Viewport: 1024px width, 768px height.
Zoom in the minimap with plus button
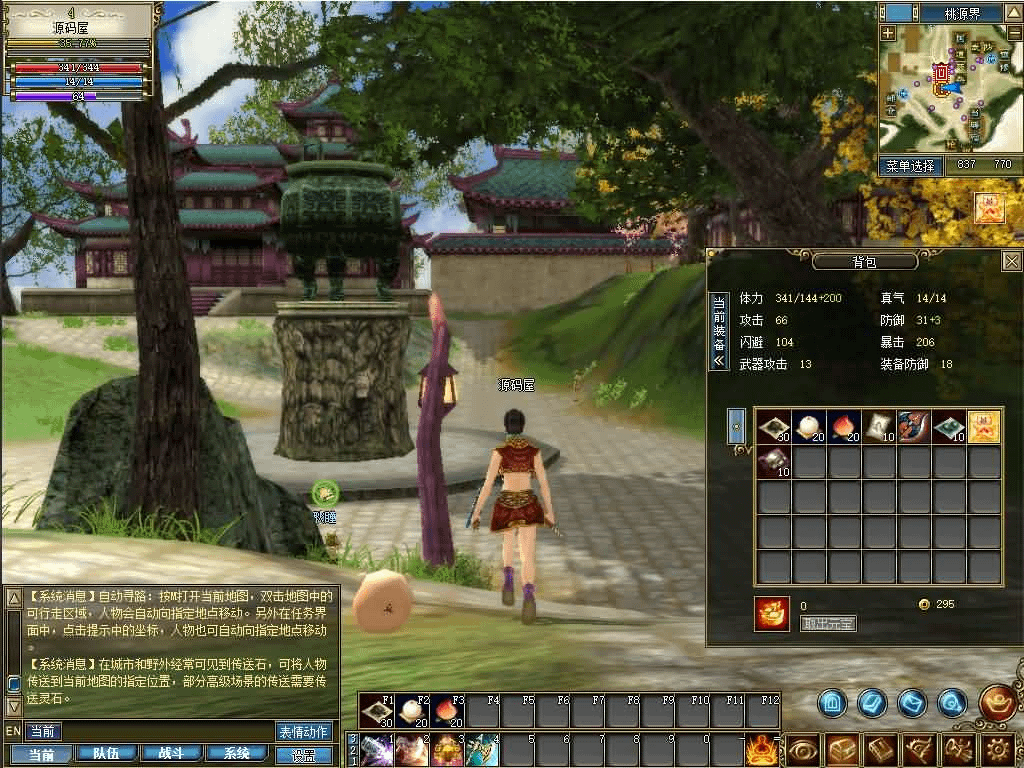point(888,32)
